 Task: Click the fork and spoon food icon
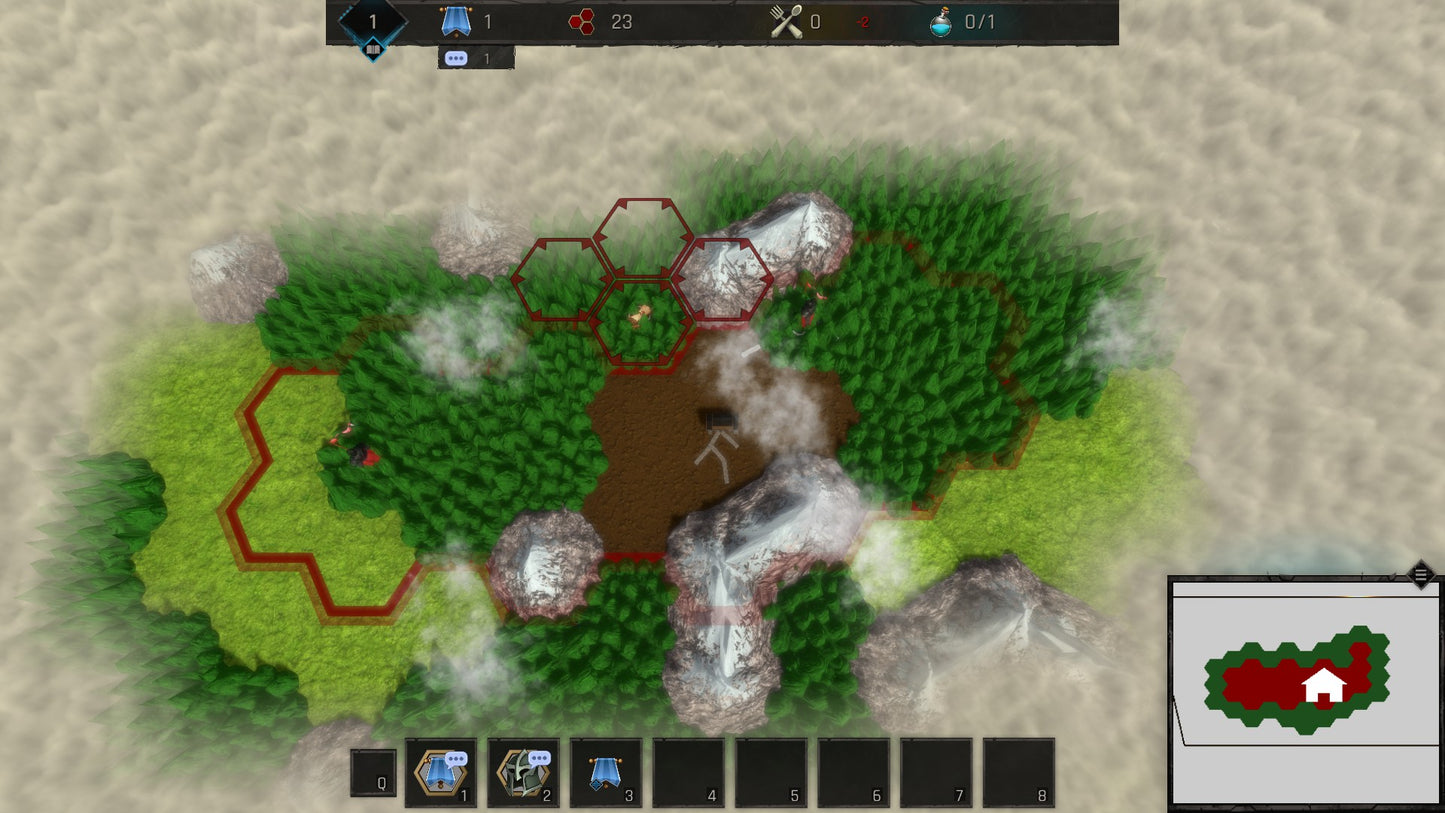pyautogui.click(x=786, y=22)
